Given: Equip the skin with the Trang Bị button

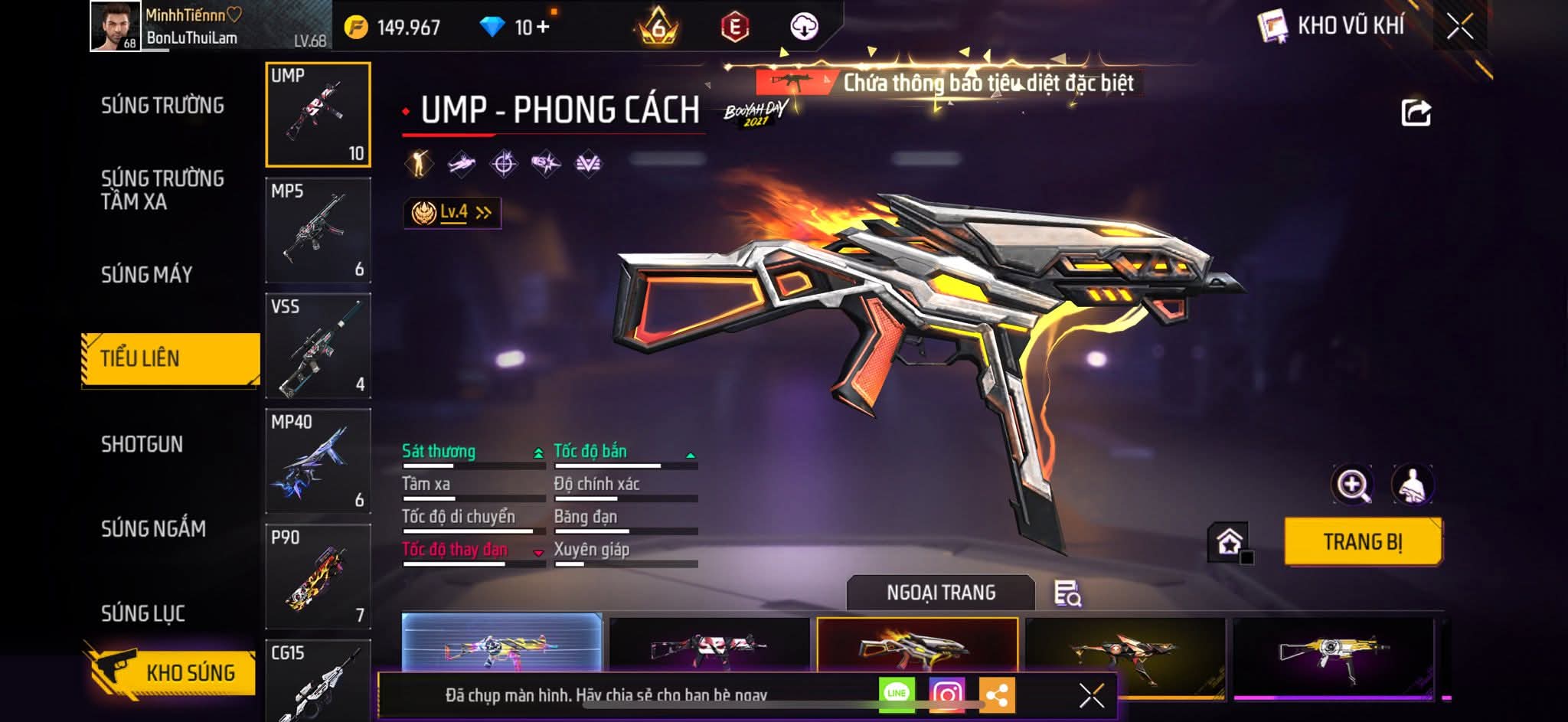Looking at the screenshot, I should point(1363,542).
